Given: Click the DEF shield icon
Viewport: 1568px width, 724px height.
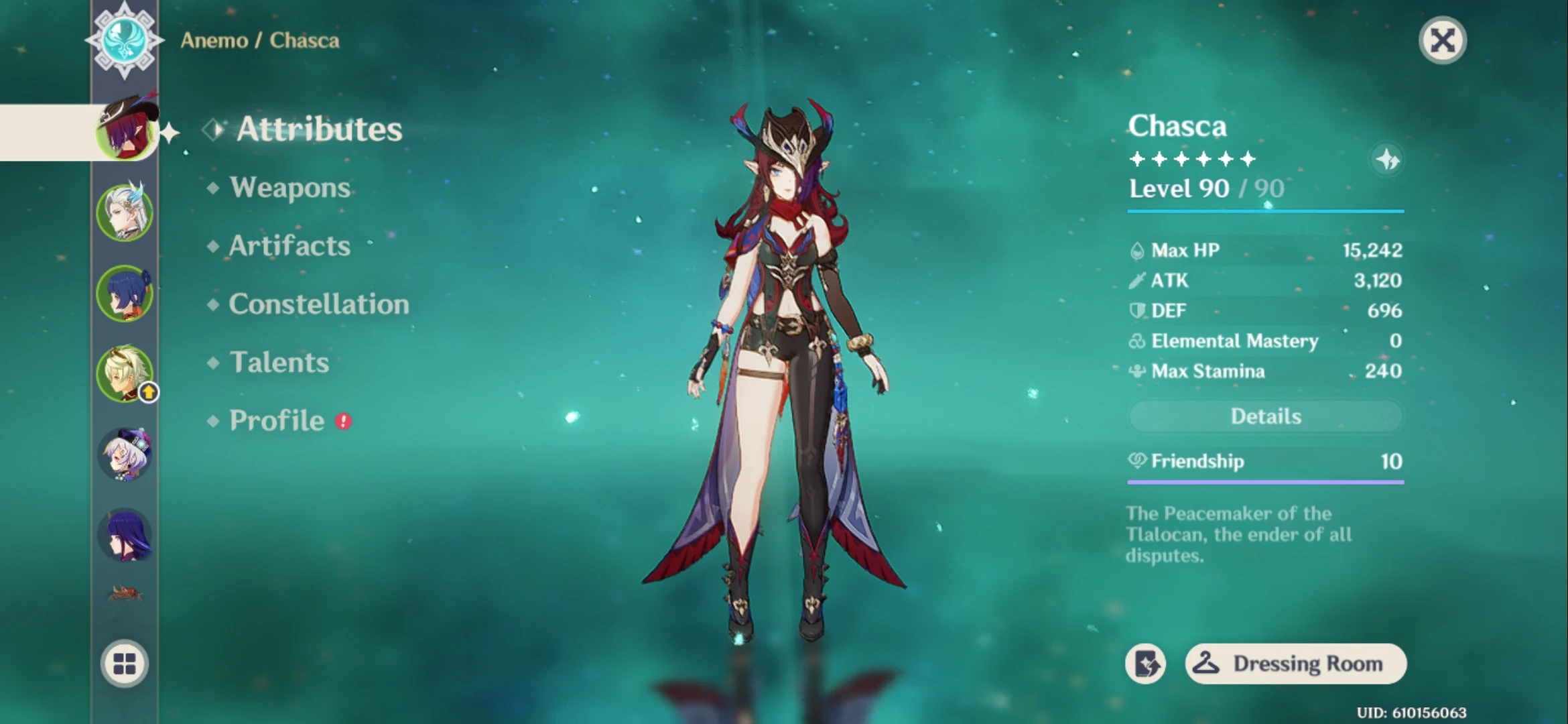Looking at the screenshot, I should pos(1138,310).
